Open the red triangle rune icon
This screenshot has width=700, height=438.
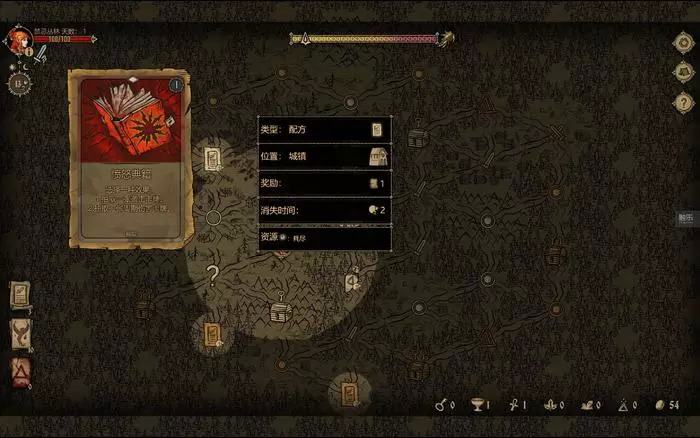[x=20, y=372]
